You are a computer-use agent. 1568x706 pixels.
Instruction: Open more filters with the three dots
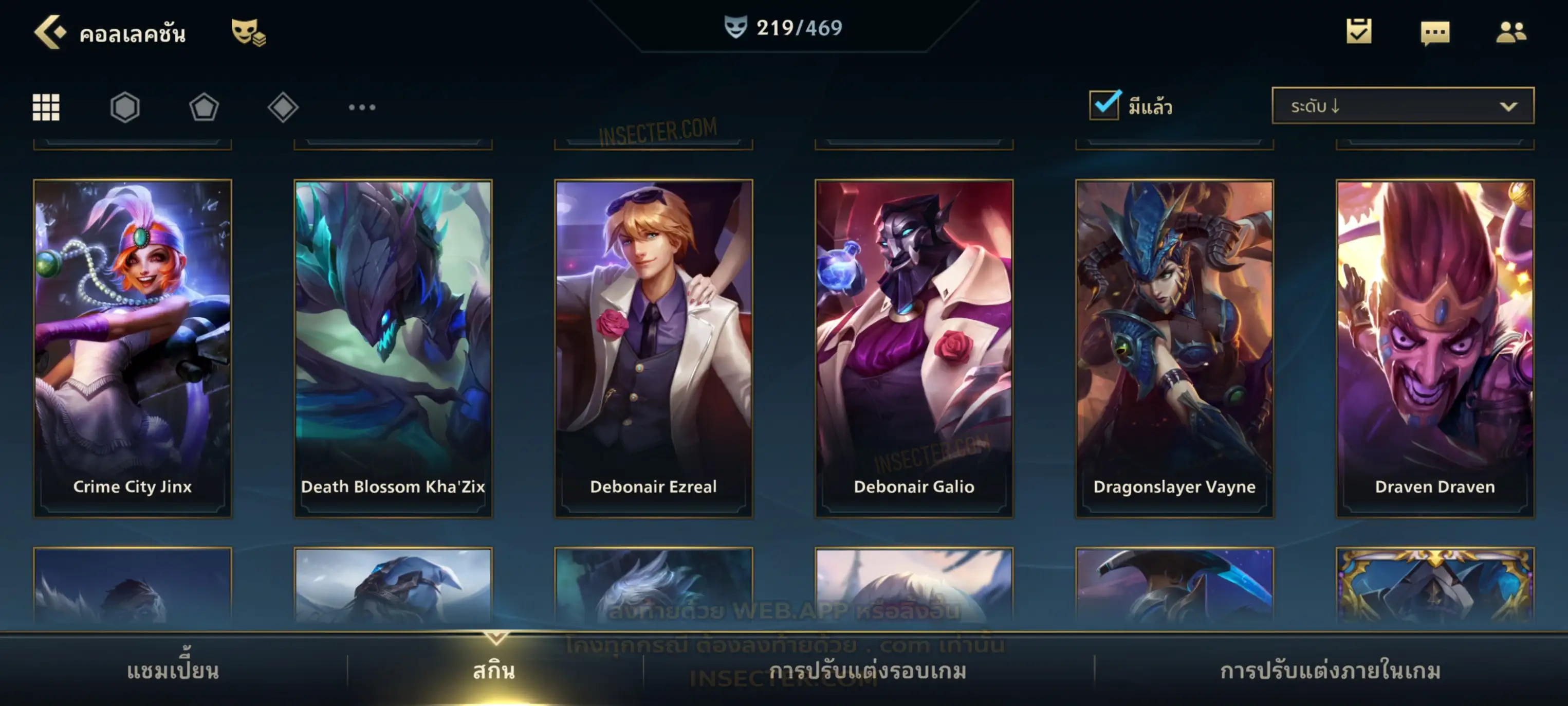coord(362,108)
